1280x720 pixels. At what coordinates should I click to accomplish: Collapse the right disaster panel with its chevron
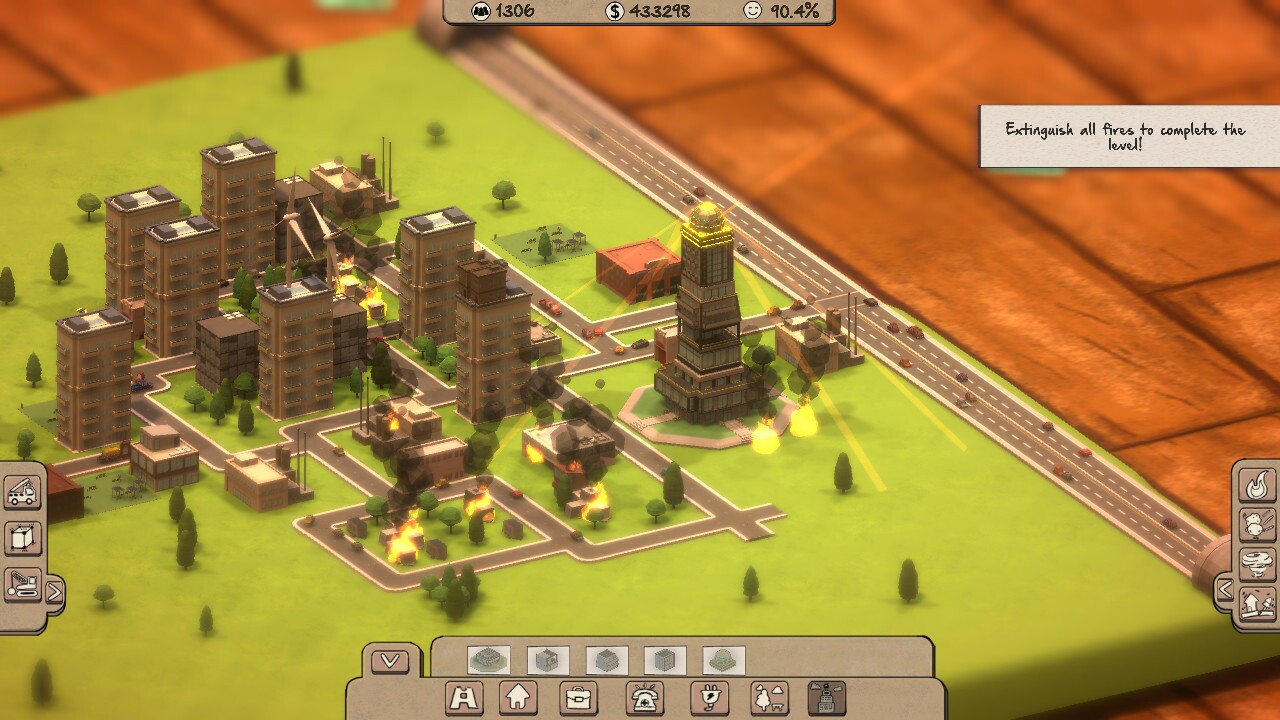[x=1227, y=590]
